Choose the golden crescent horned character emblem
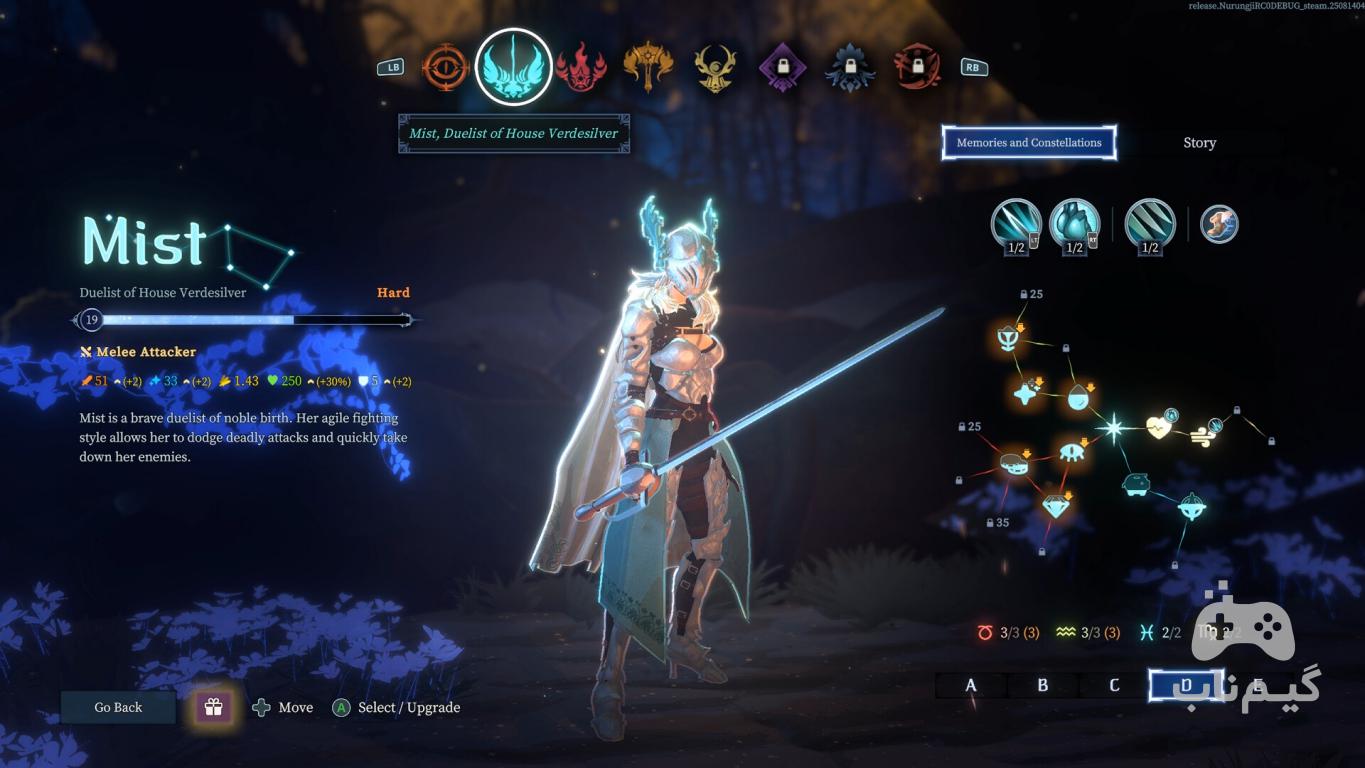Image resolution: width=1365 pixels, height=768 pixels. pos(715,68)
